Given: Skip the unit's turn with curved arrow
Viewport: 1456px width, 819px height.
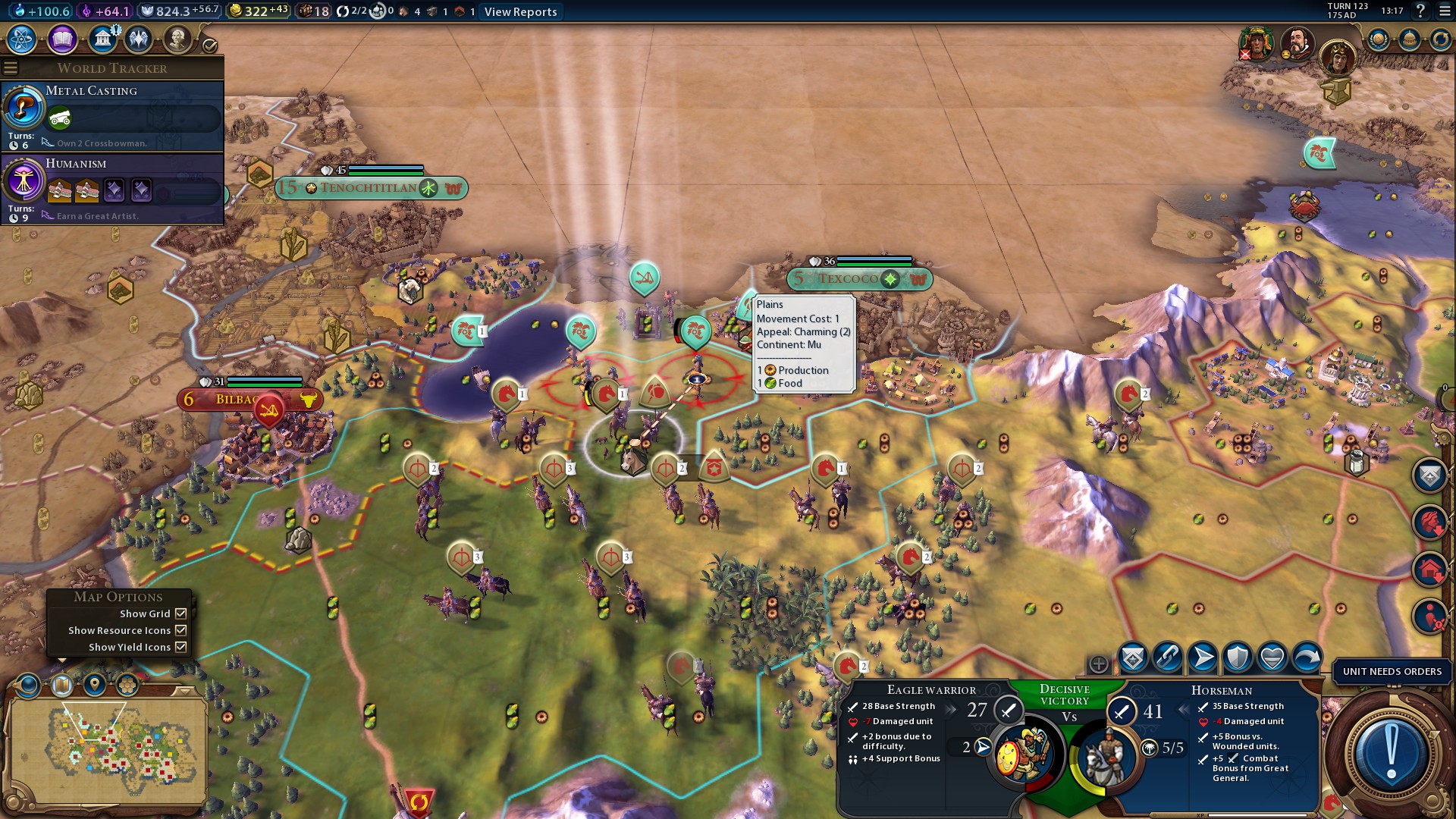Looking at the screenshot, I should [1307, 657].
